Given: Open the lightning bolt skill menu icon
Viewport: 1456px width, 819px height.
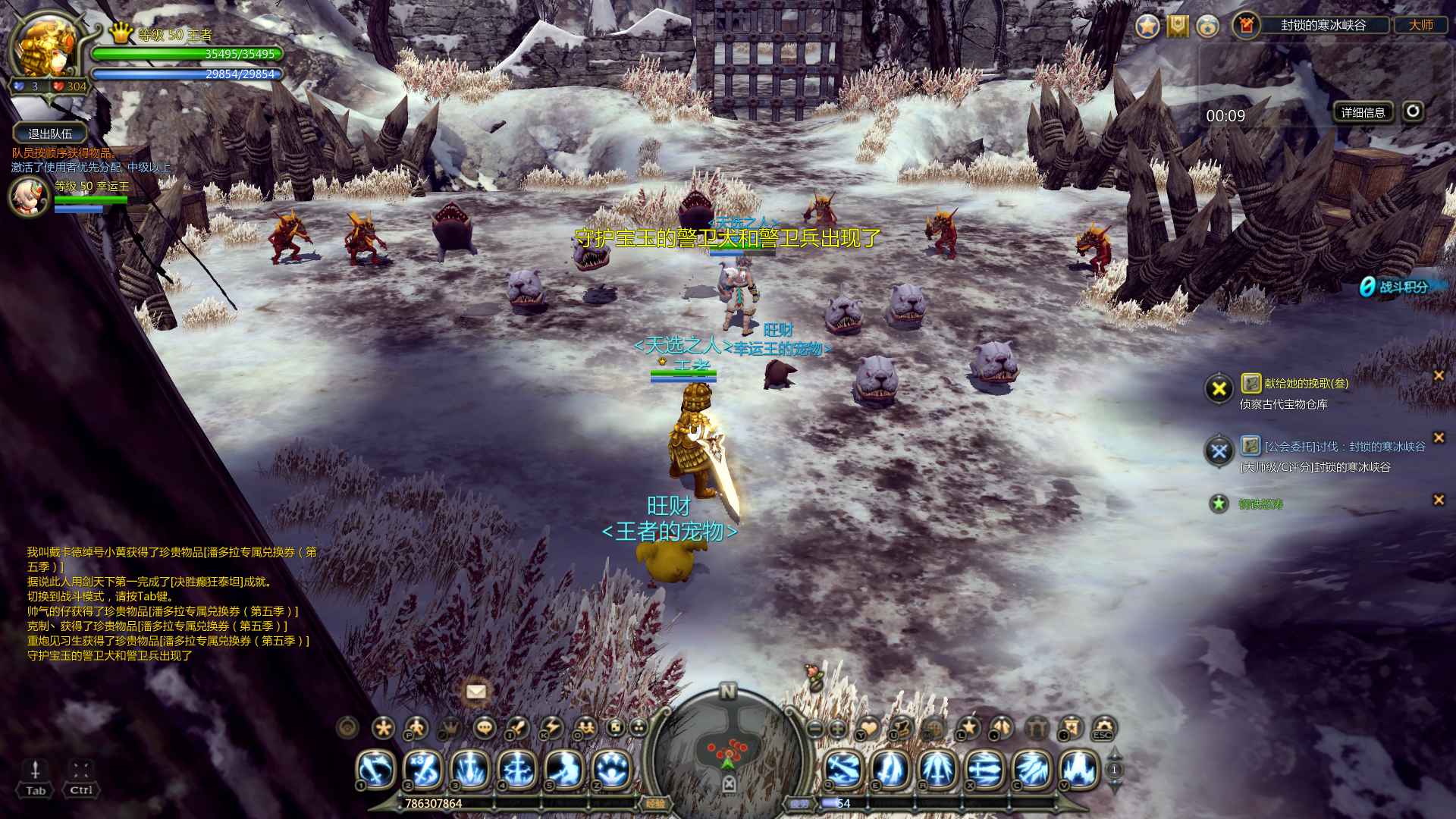Looking at the screenshot, I should pyautogui.click(x=552, y=729).
